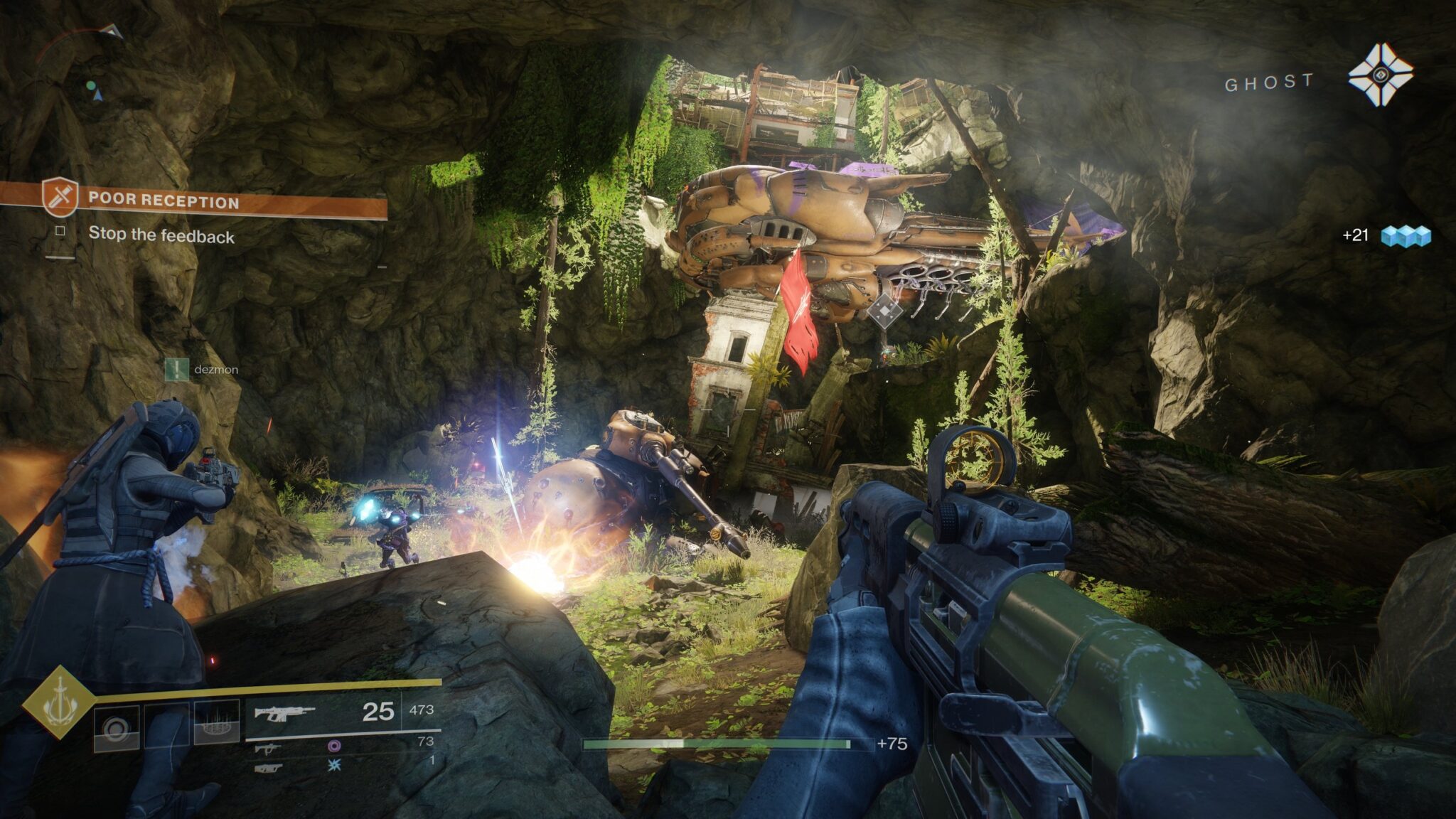1456x819 pixels.
Task: Expand the Poor Reception quest banner
Action: (x=213, y=200)
